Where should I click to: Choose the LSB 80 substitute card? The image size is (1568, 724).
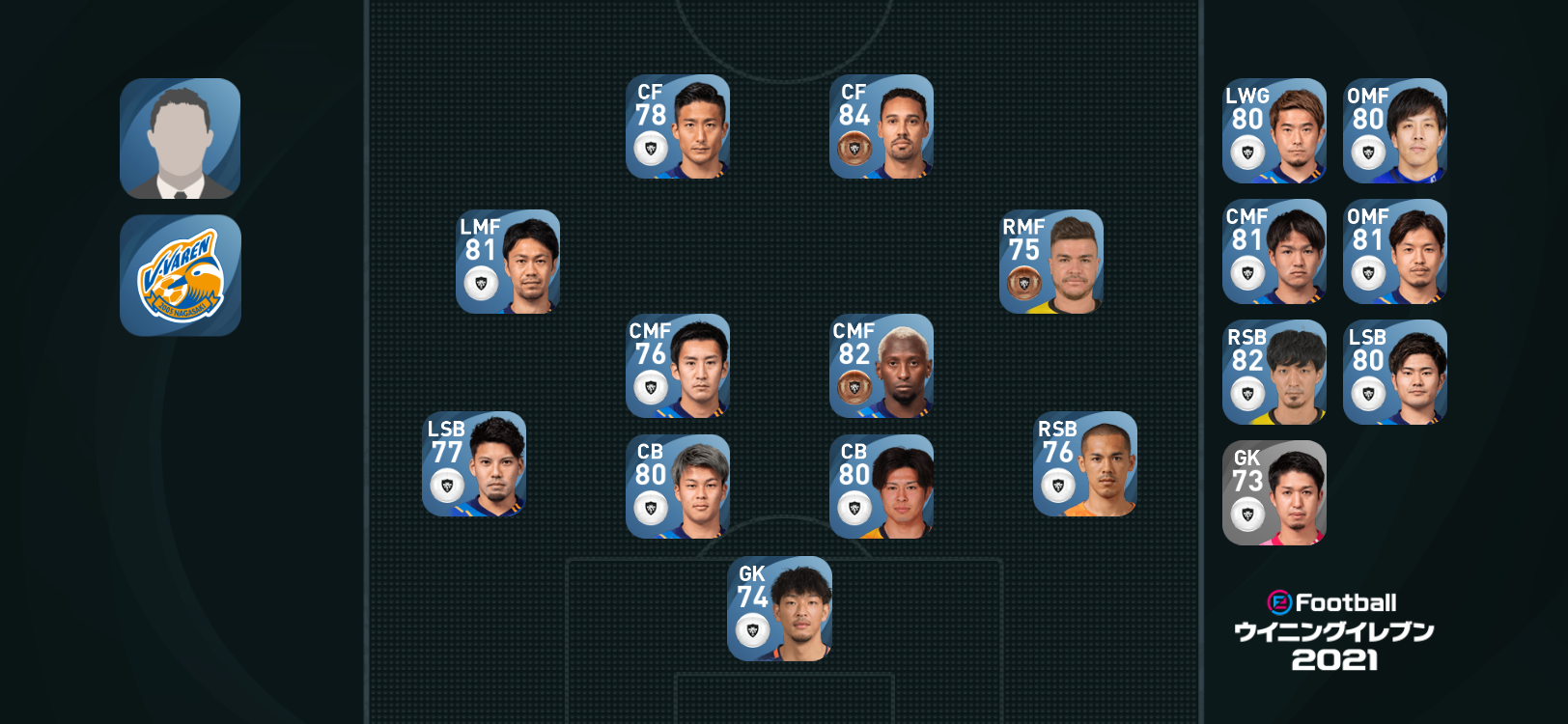pos(1395,373)
